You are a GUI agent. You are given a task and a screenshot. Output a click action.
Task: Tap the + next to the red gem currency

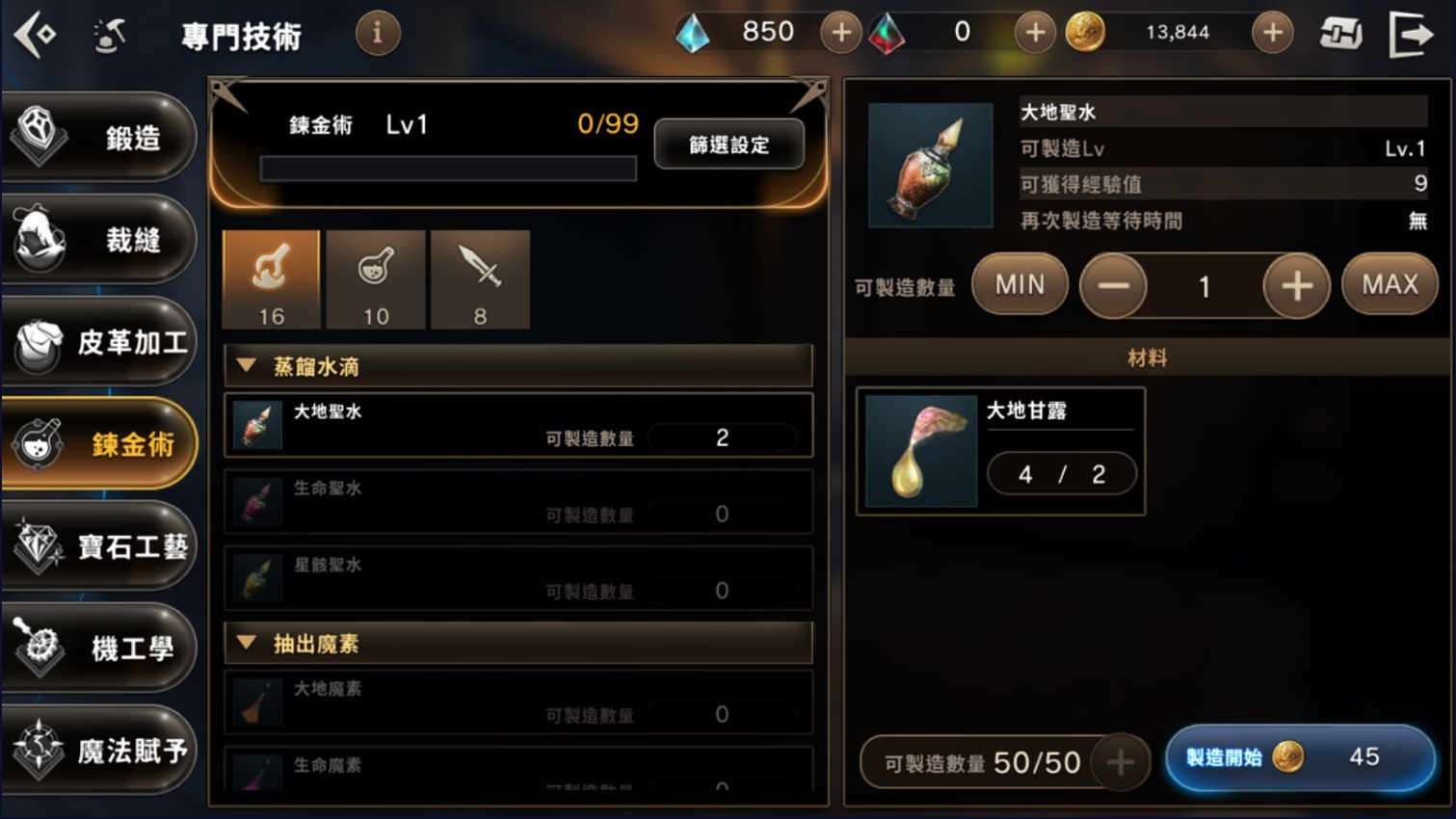1035,31
